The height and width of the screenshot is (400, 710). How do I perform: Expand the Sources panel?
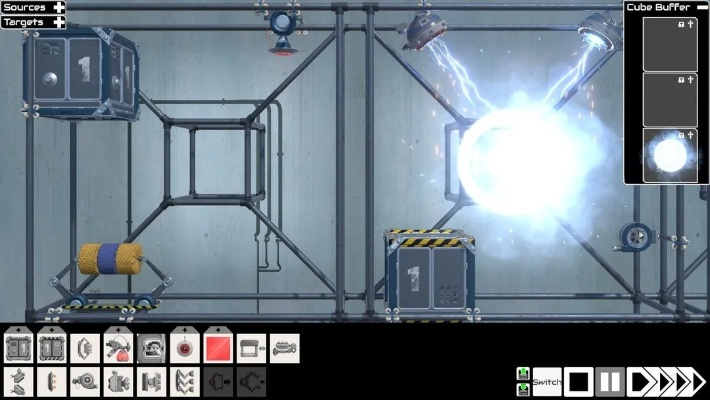(x=60, y=7)
